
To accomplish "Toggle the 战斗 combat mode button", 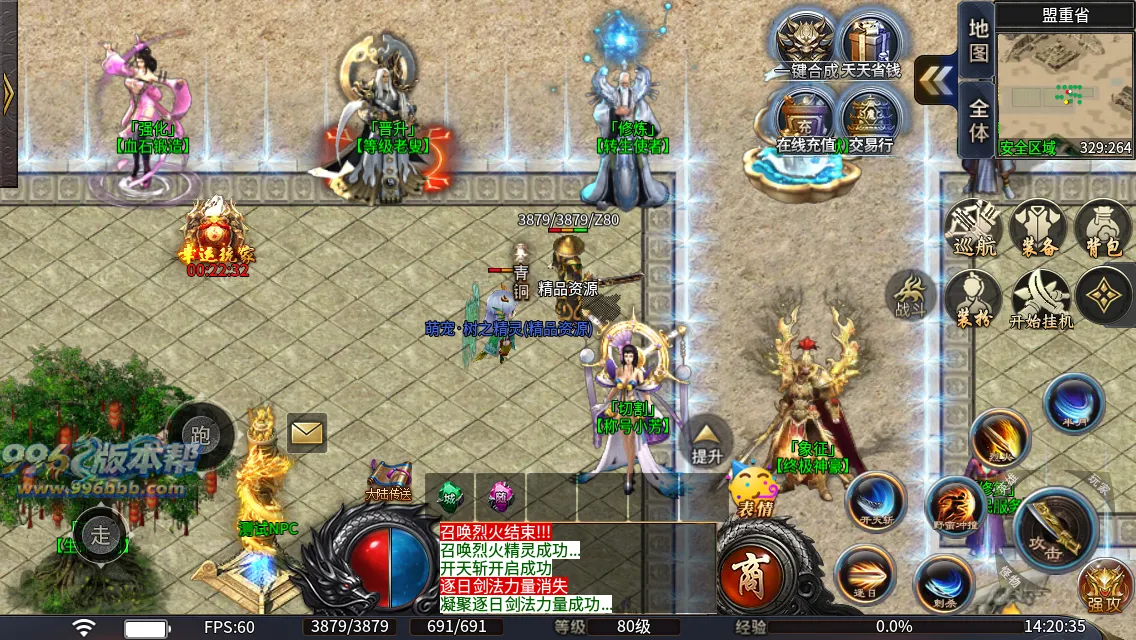I will coord(910,297).
